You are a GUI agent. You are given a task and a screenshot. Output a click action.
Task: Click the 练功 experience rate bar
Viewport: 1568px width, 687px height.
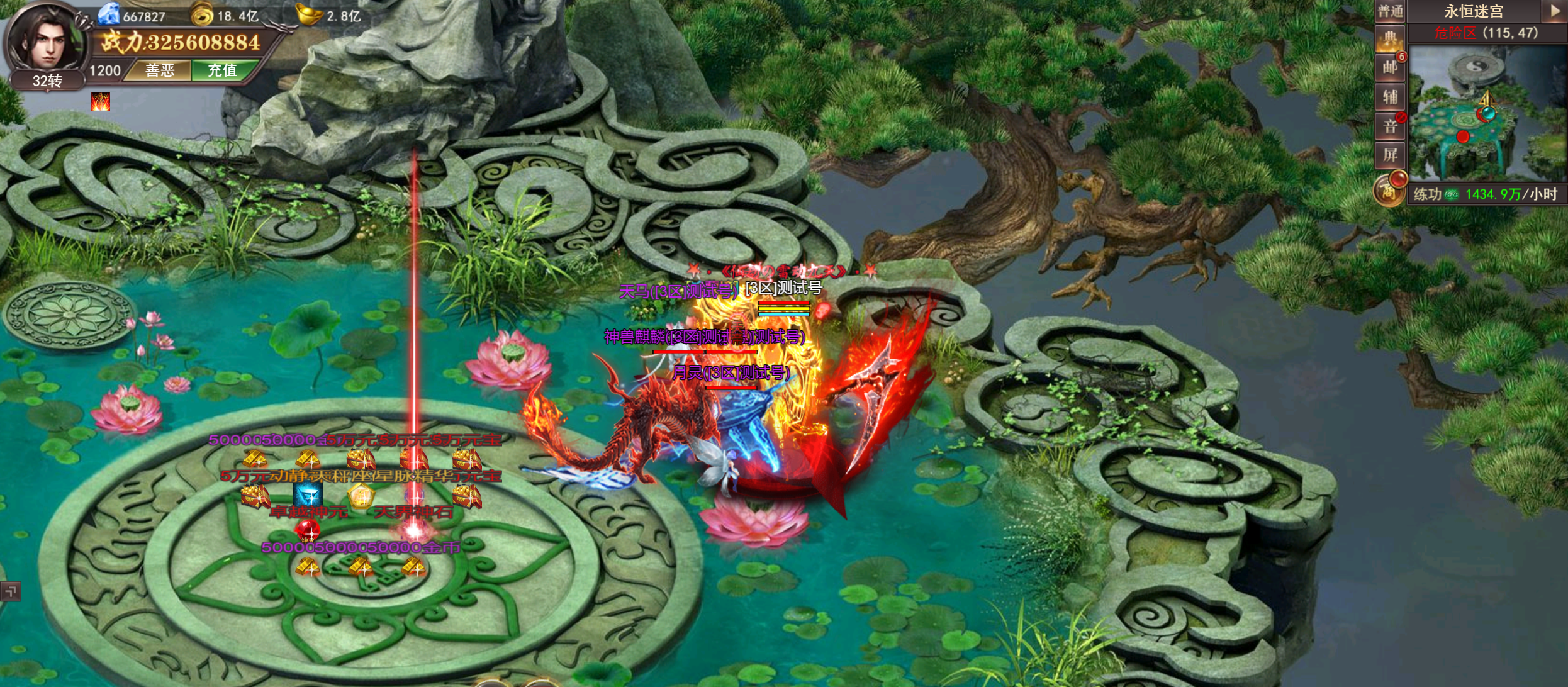click(1486, 194)
